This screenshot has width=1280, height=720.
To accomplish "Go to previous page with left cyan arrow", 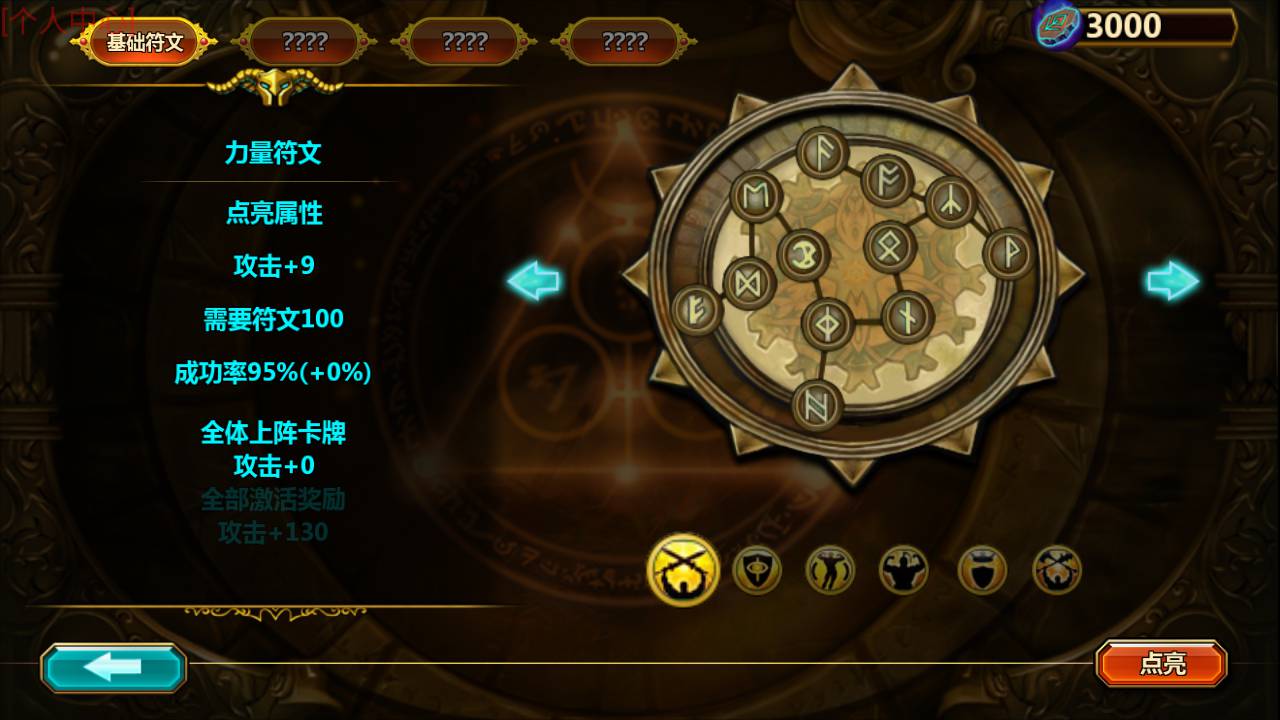I will (x=533, y=281).
